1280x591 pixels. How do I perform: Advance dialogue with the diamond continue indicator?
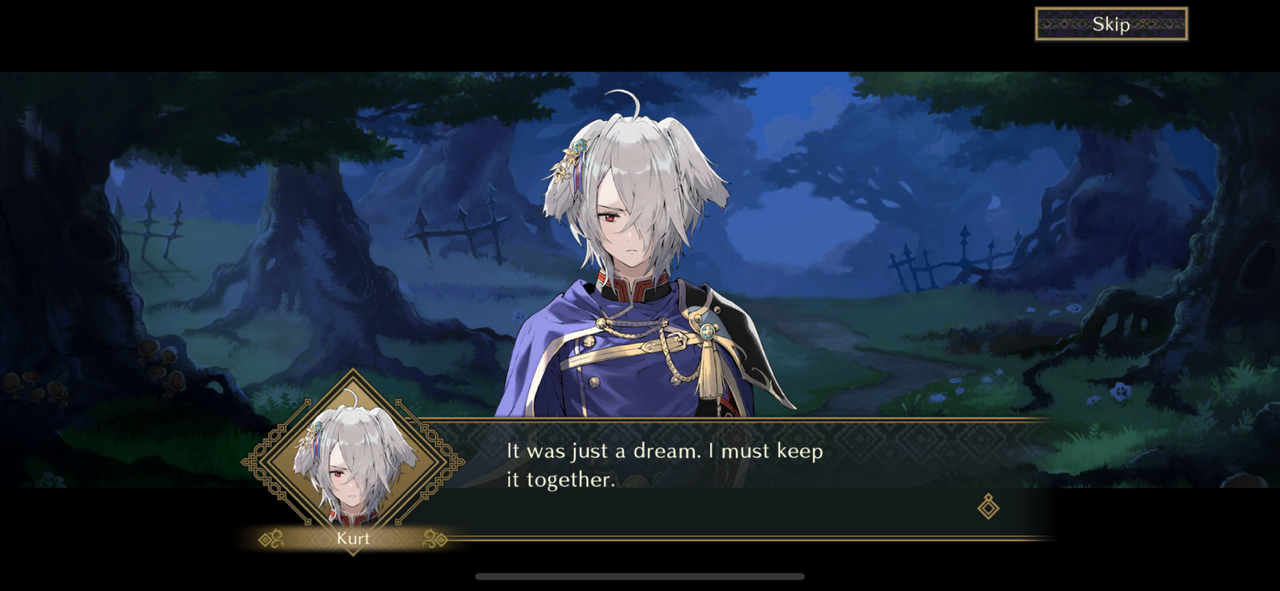pyautogui.click(x=988, y=507)
